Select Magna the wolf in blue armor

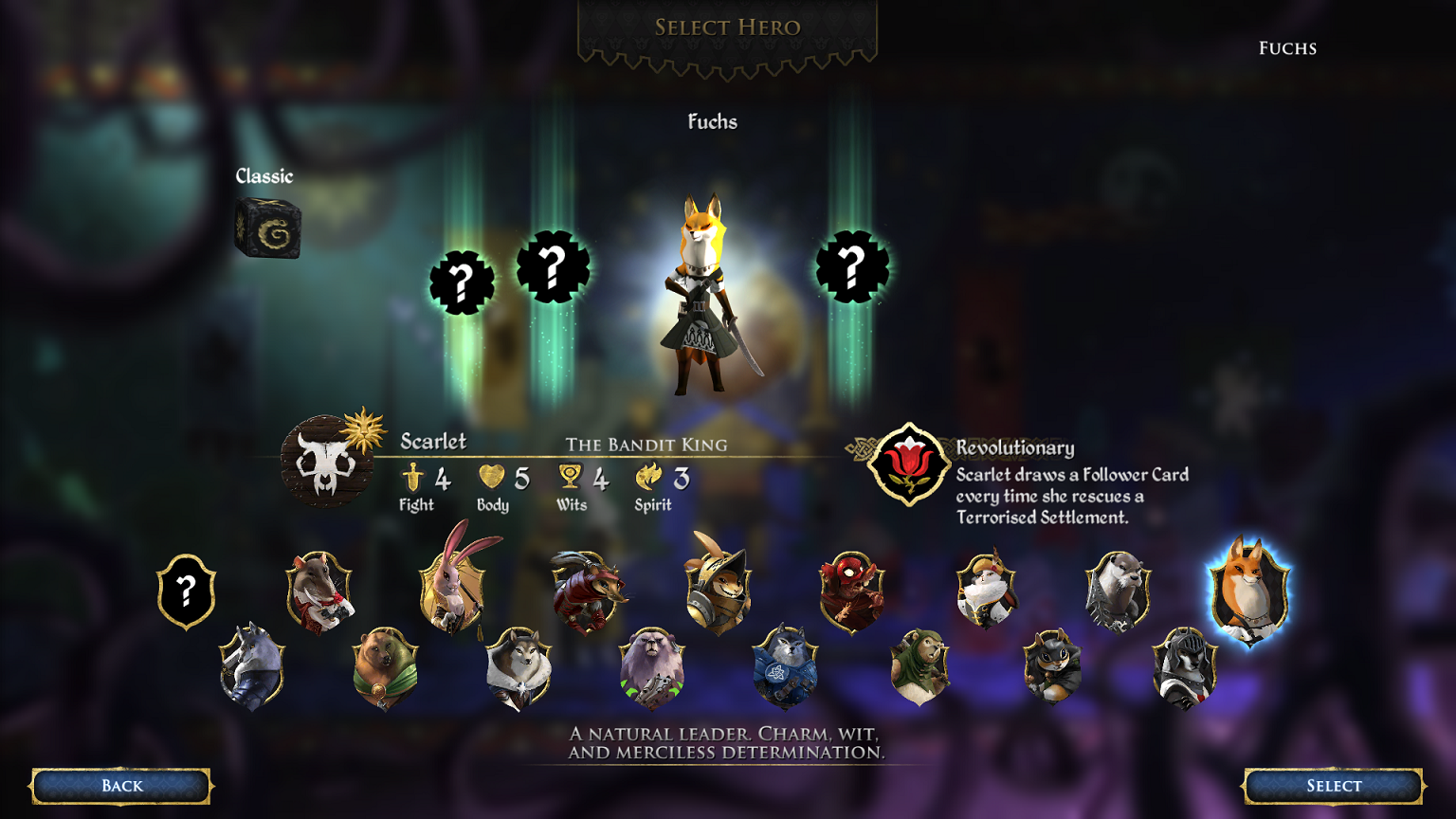click(x=785, y=667)
